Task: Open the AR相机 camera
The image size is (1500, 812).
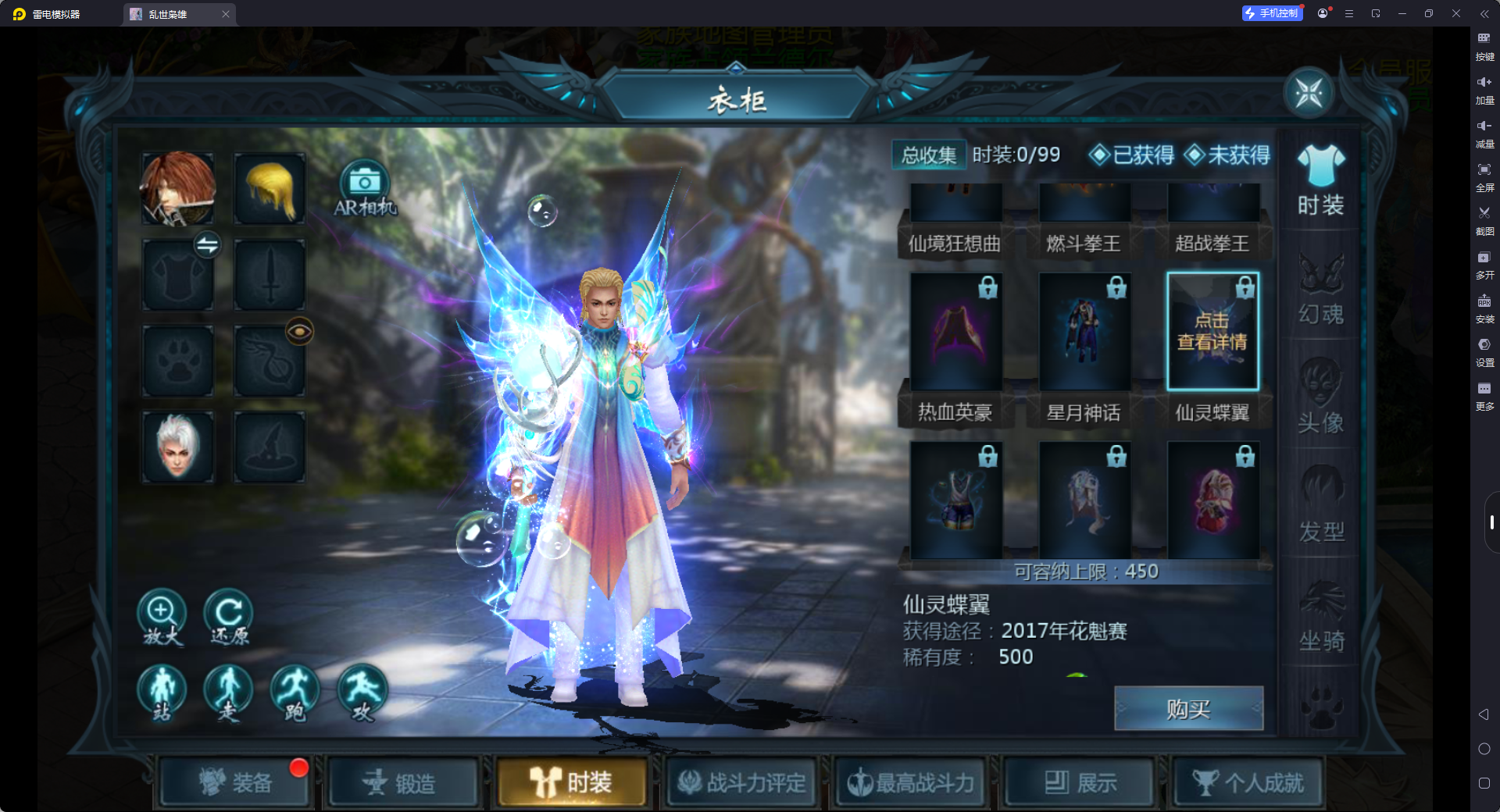Action: (x=365, y=189)
